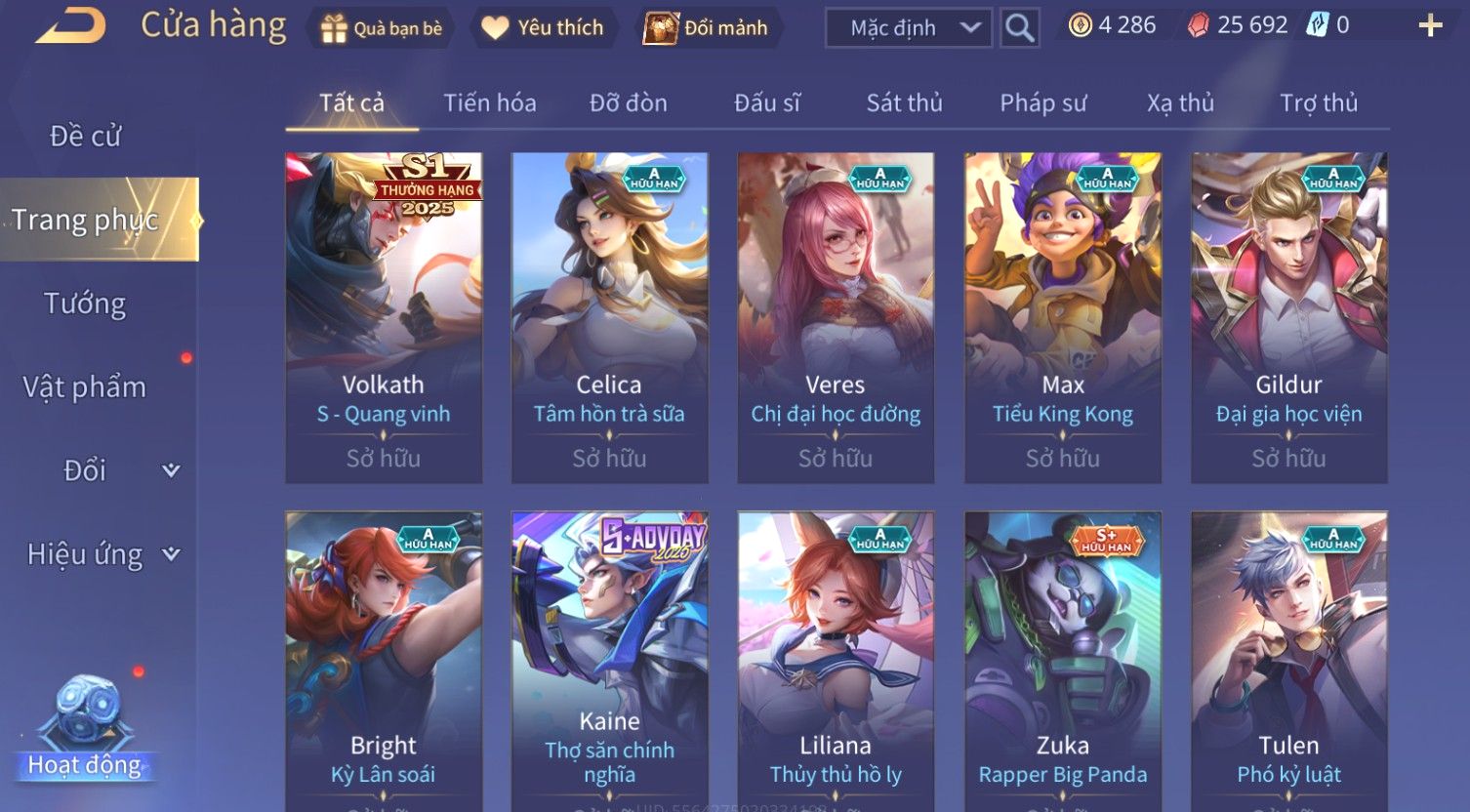Go to the Tướng heroes section
The height and width of the screenshot is (812, 1470).
(x=85, y=304)
